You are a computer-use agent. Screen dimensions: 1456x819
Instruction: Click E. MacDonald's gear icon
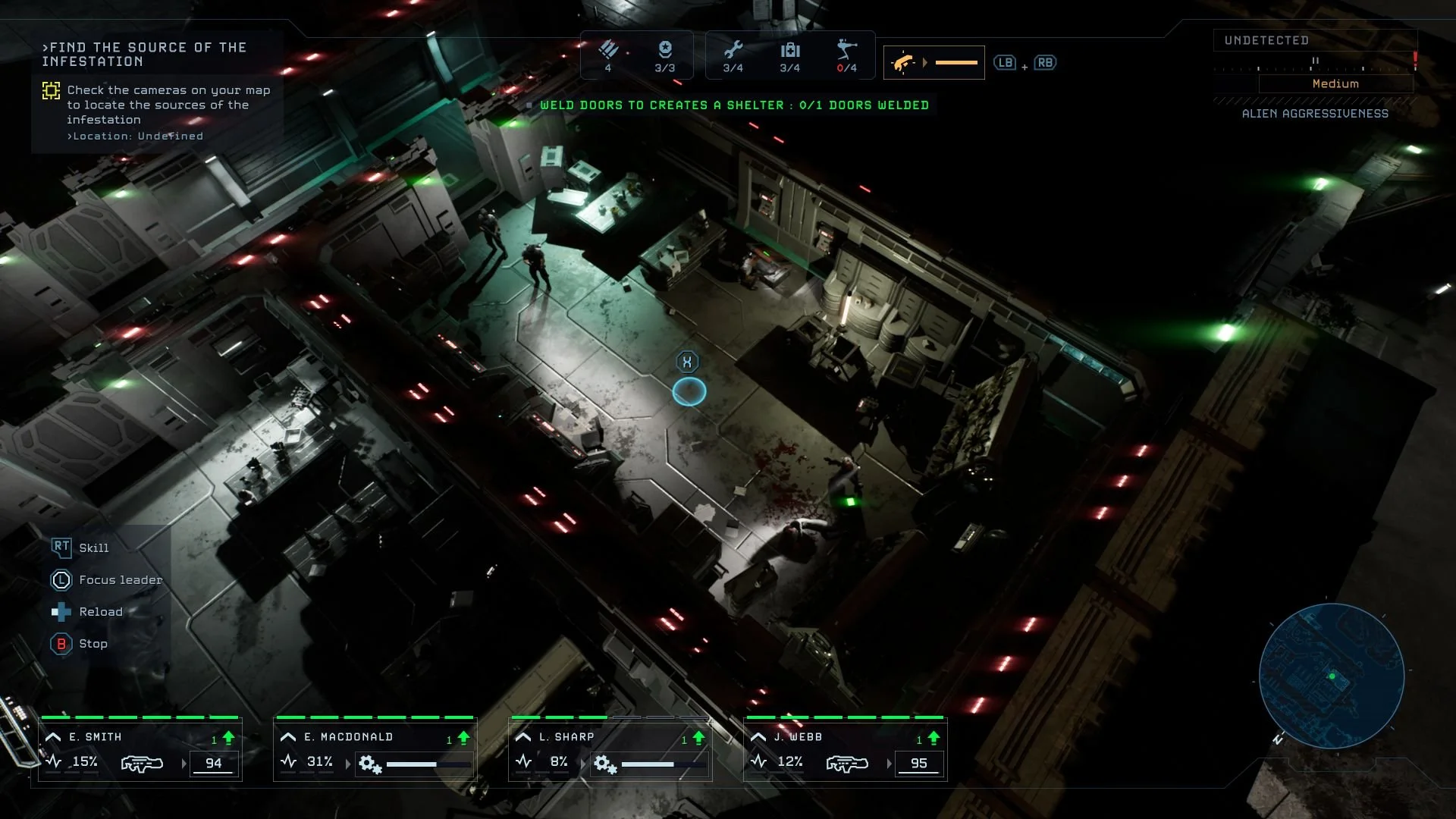click(x=370, y=764)
